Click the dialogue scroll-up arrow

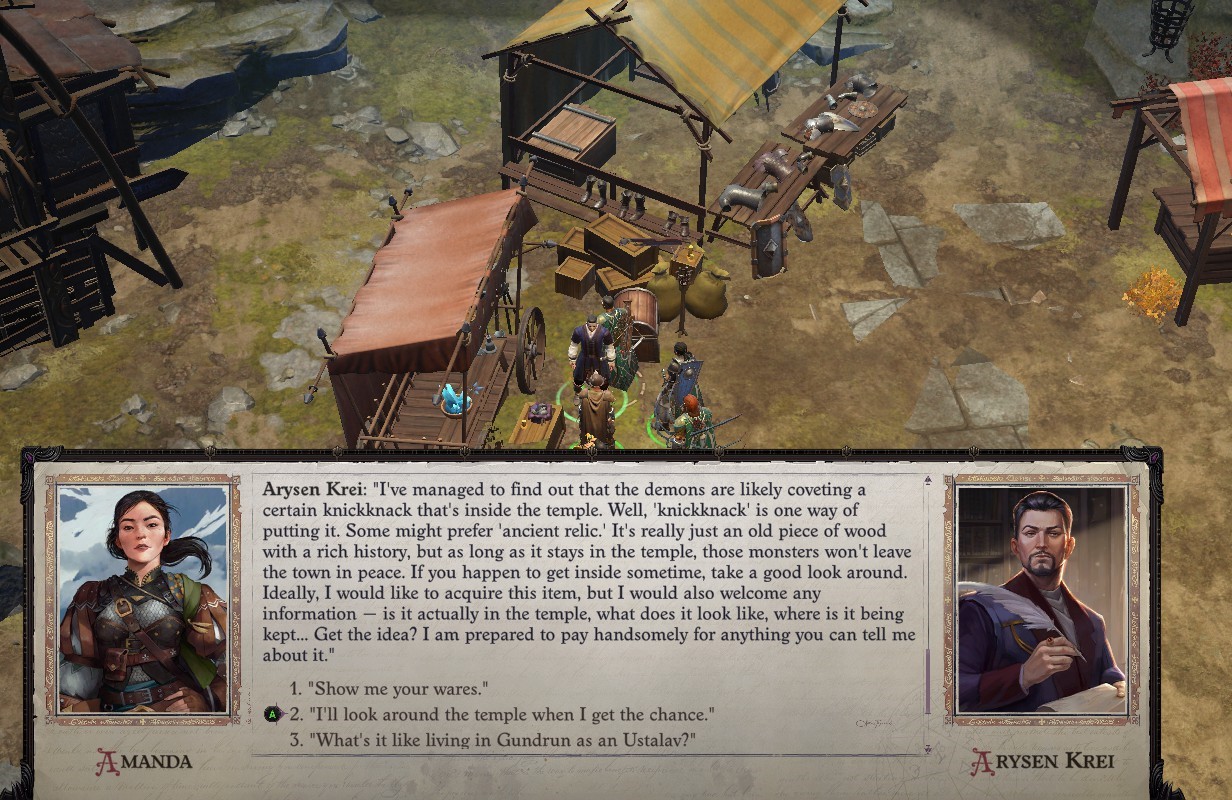(x=927, y=481)
